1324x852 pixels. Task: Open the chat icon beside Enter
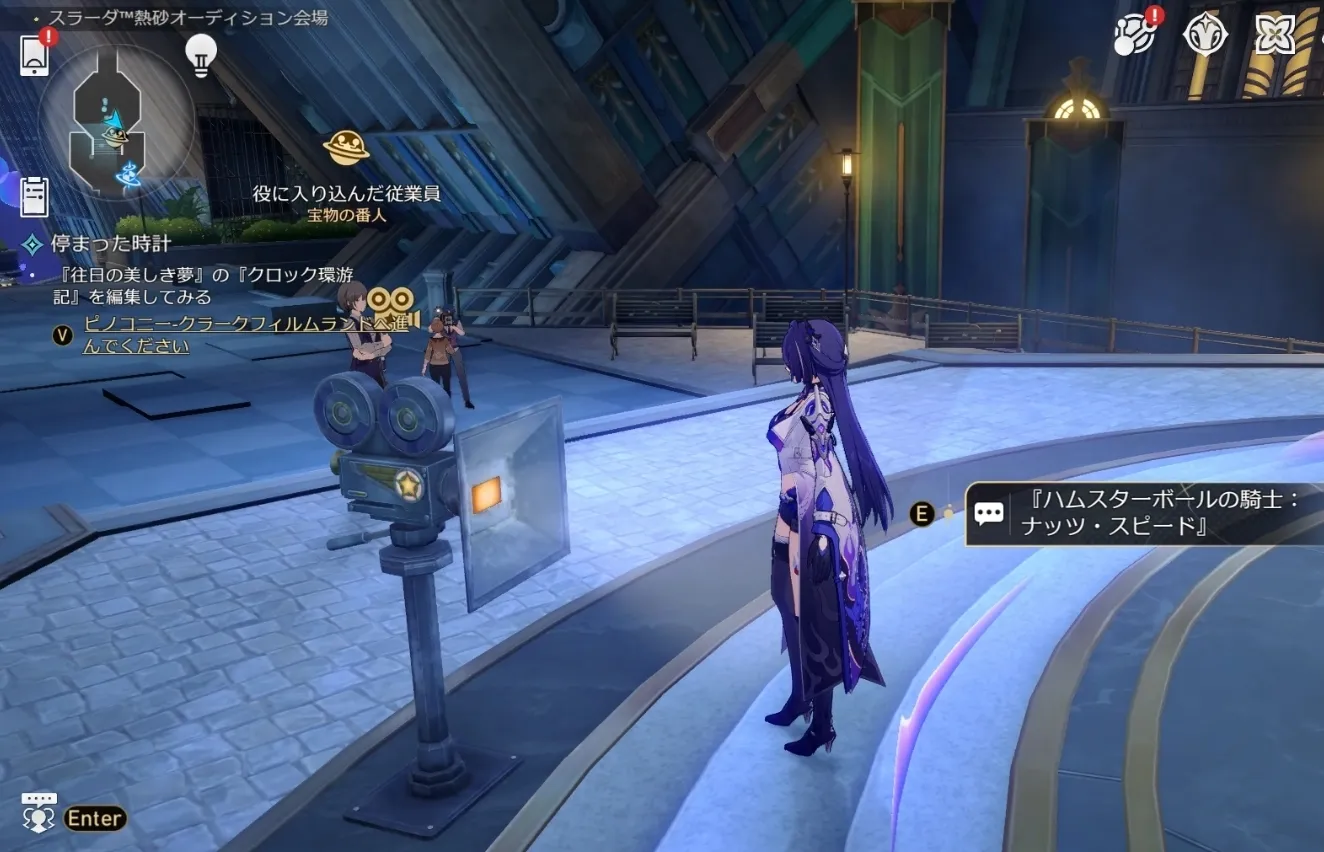coord(39,814)
